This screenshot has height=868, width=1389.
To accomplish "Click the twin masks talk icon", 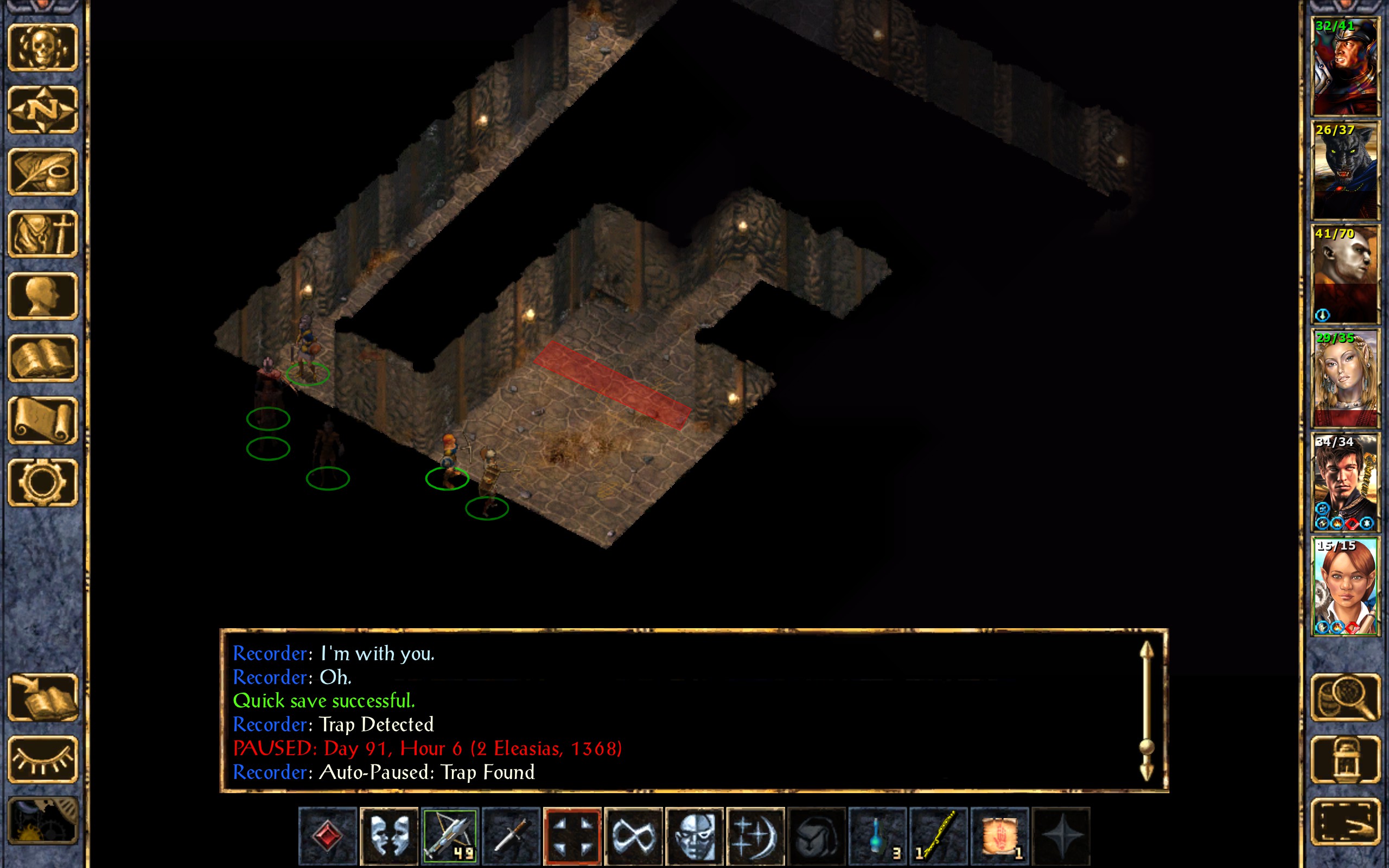I will [x=388, y=835].
